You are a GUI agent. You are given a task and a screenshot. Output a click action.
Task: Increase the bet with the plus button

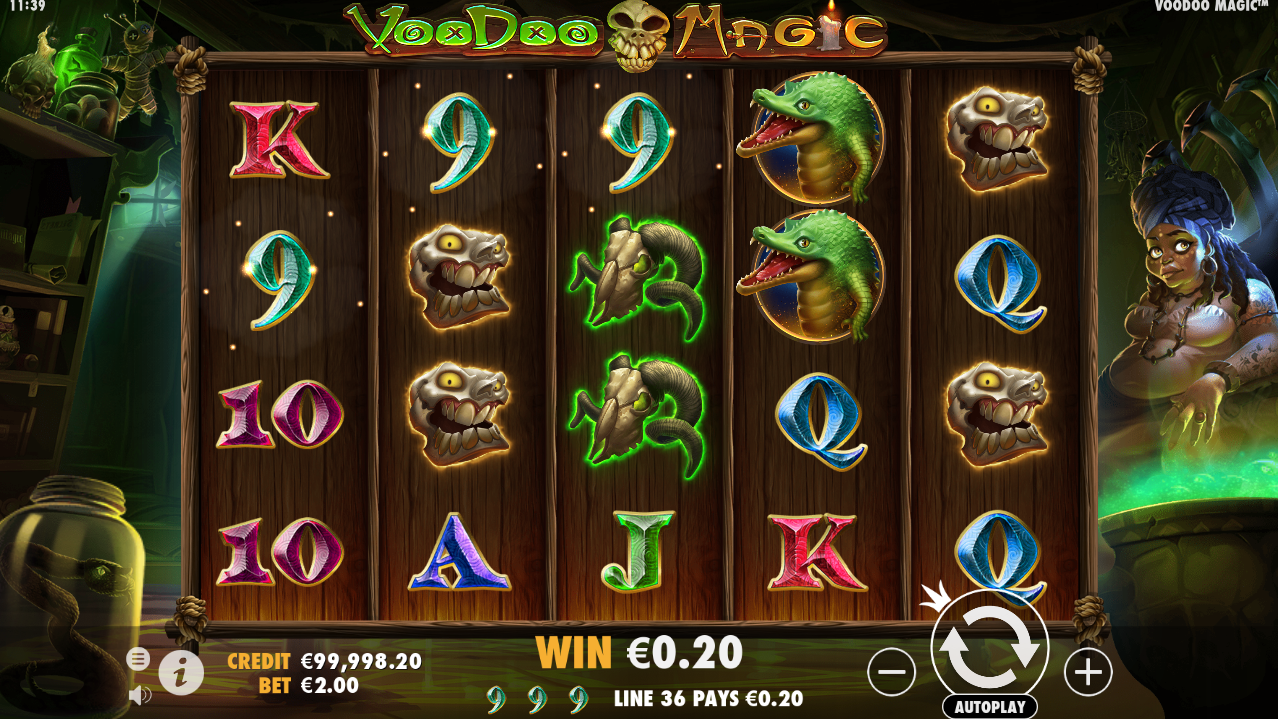1087,672
